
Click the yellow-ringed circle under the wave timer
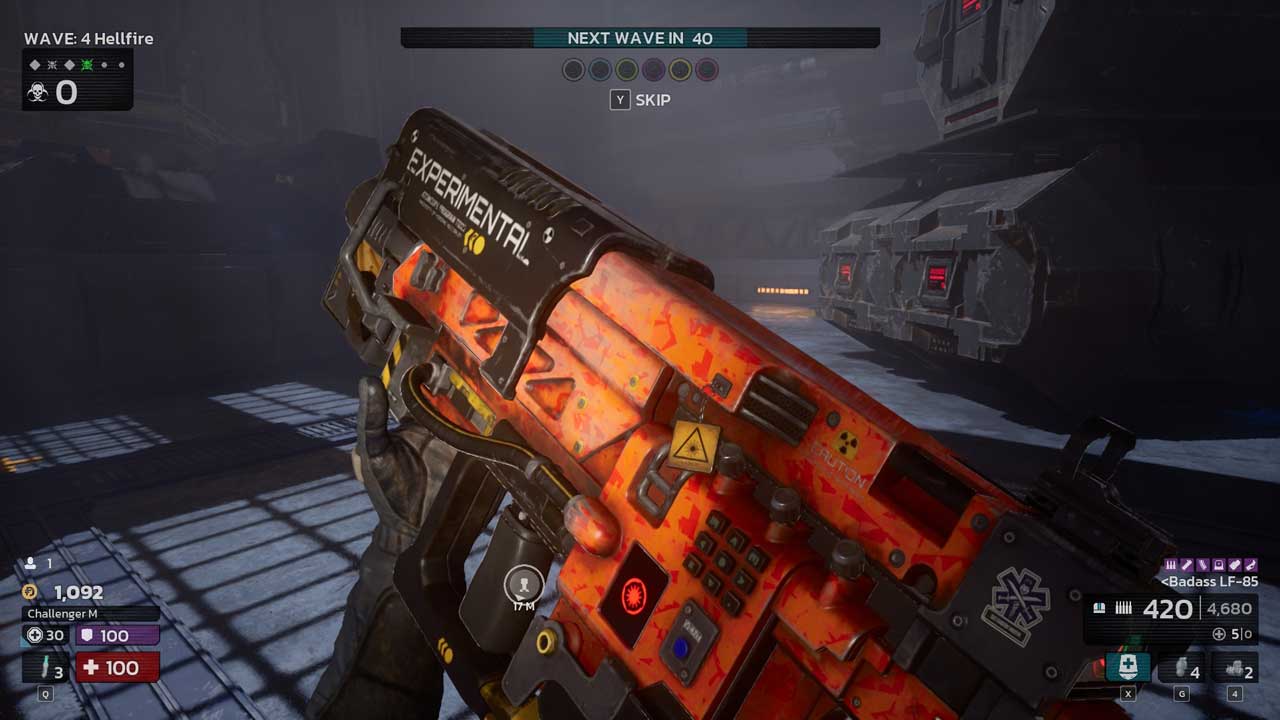[680, 70]
